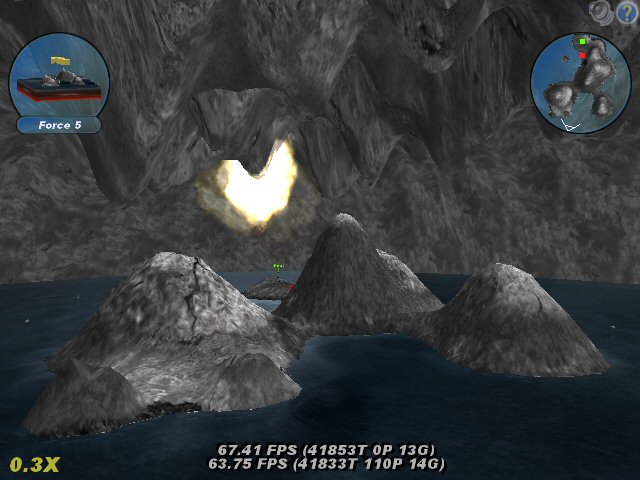Select the red marker on the minimap
640x480 pixels.
tap(582, 56)
